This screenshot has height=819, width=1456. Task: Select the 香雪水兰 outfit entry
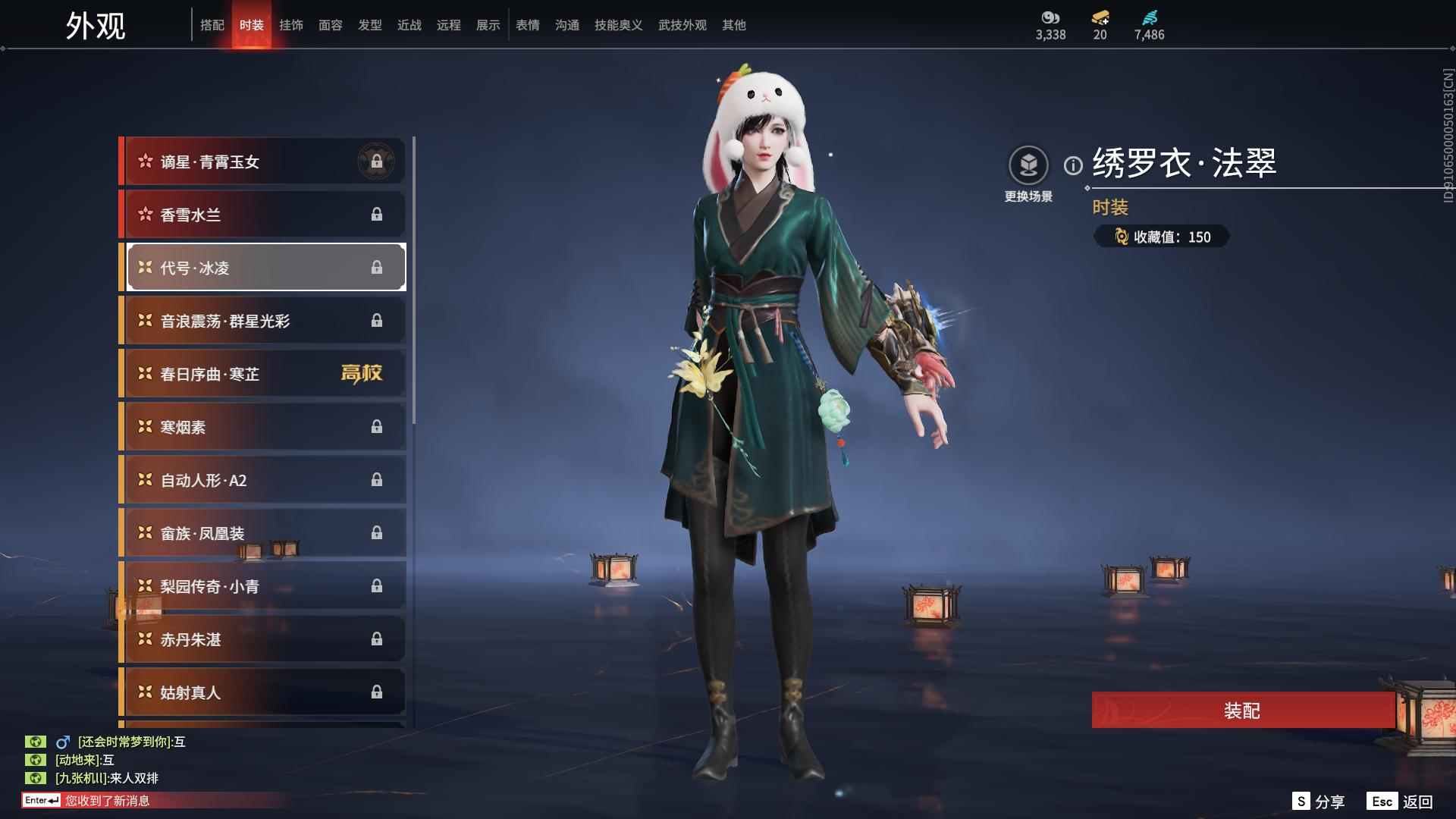[x=262, y=214]
